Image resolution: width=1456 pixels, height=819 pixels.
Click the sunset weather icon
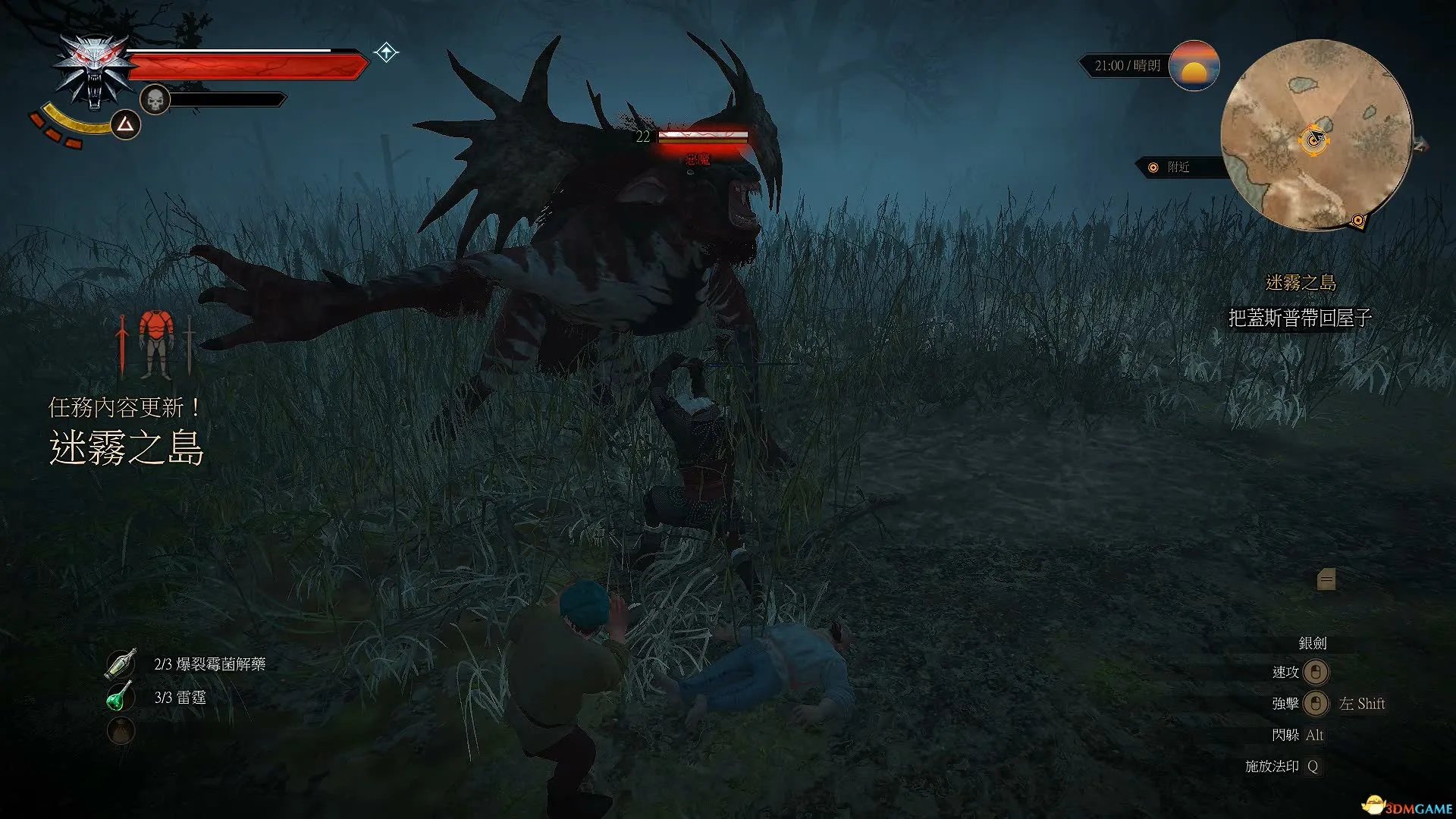click(x=1194, y=66)
